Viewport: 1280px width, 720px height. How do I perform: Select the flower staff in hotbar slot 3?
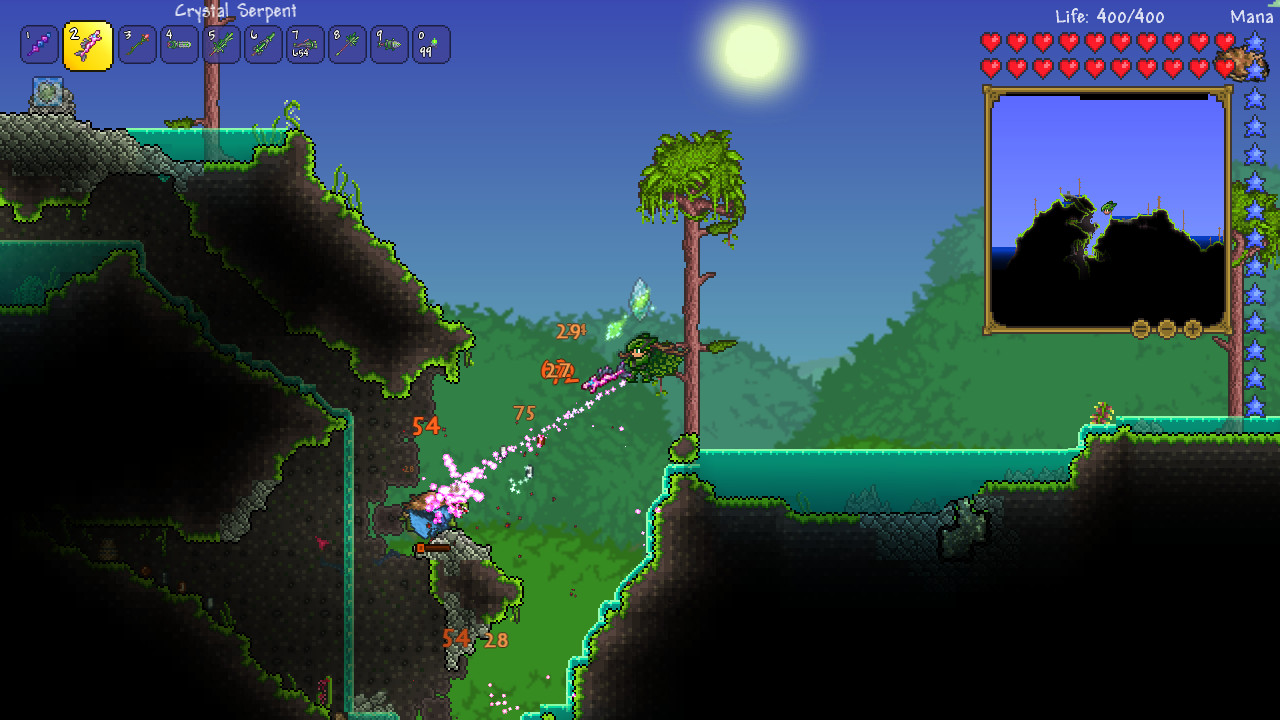click(136, 43)
